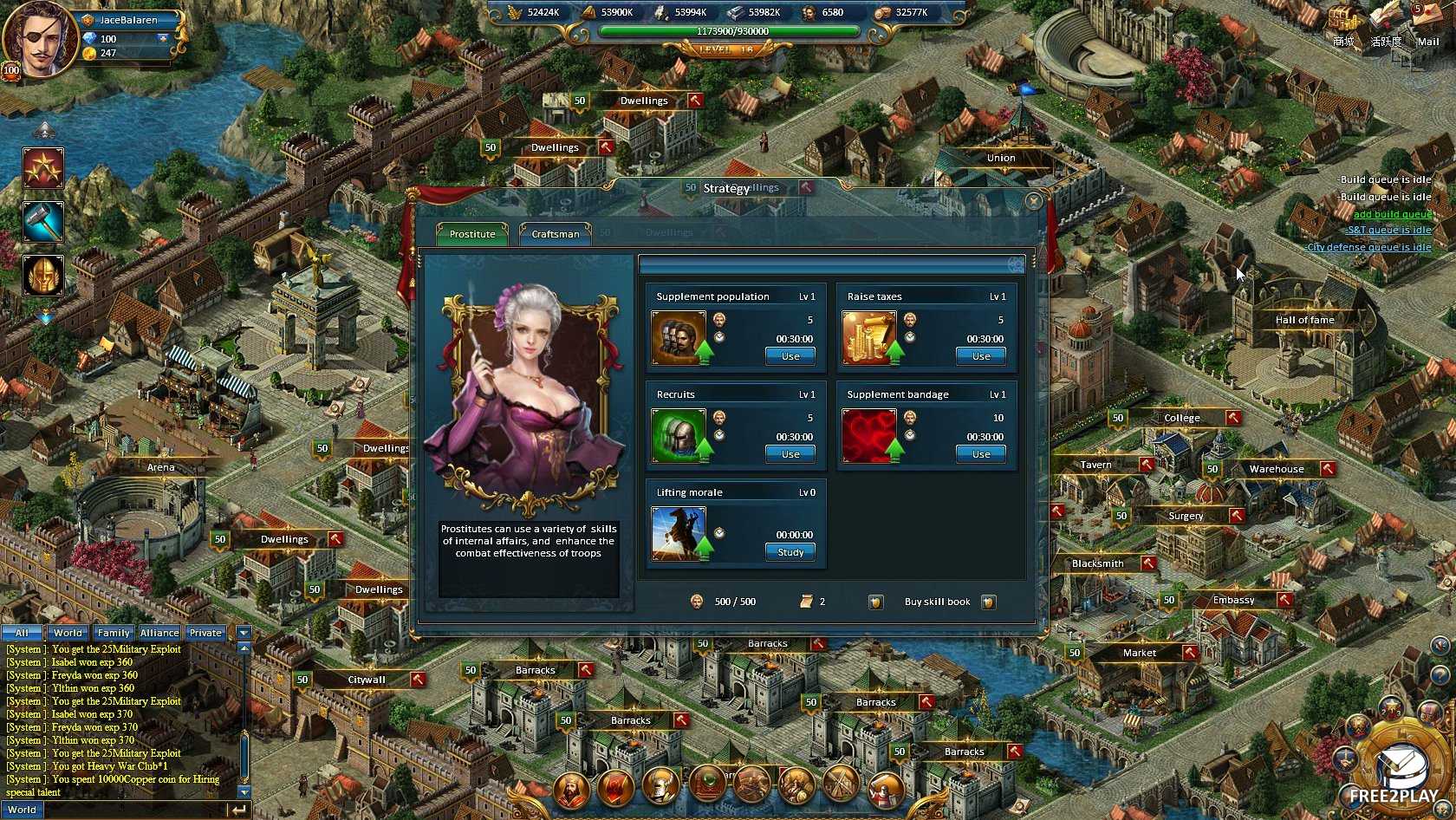The height and width of the screenshot is (820, 1456).
Task: Use the Supplement population skill
Action: point(790,356)
